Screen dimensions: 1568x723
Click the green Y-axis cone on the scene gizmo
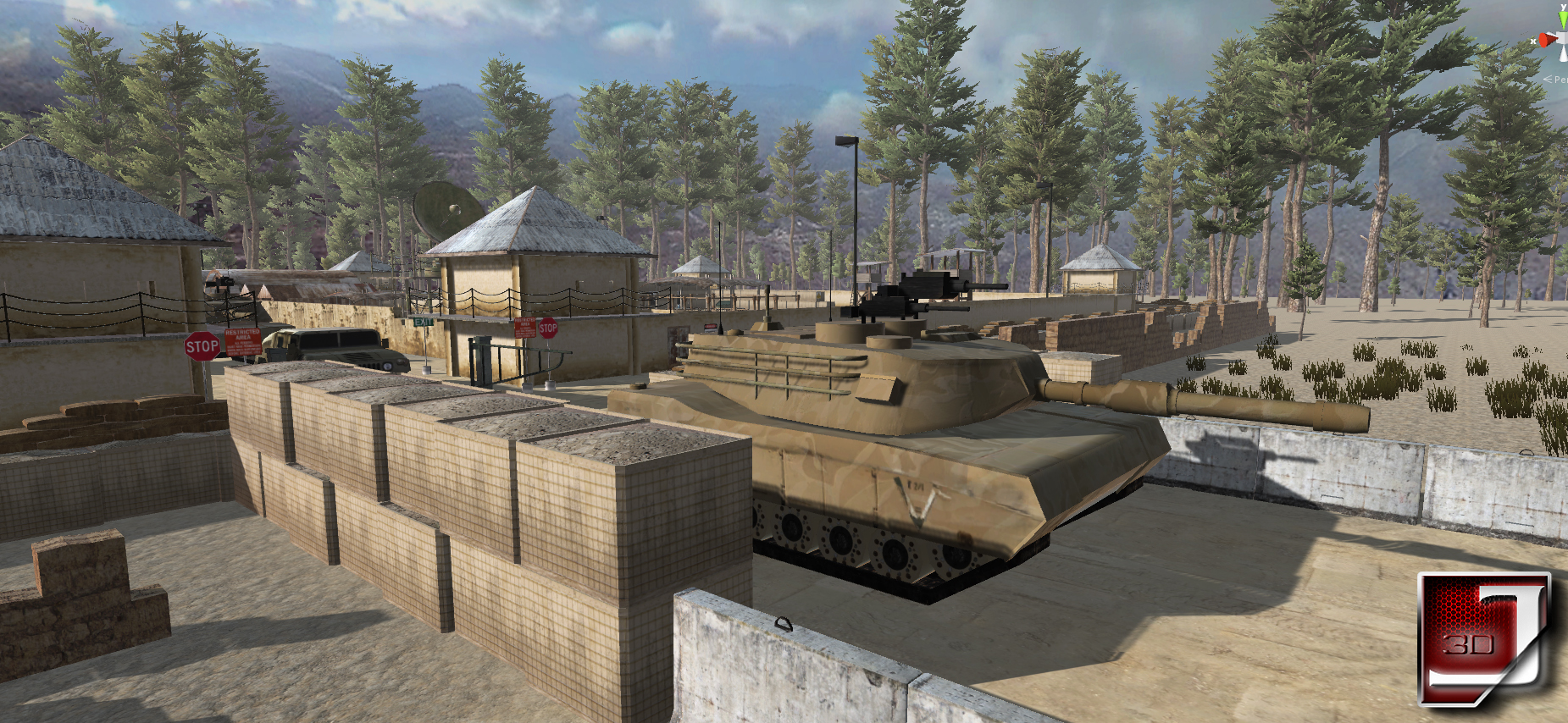click(x=1563, y=17)
